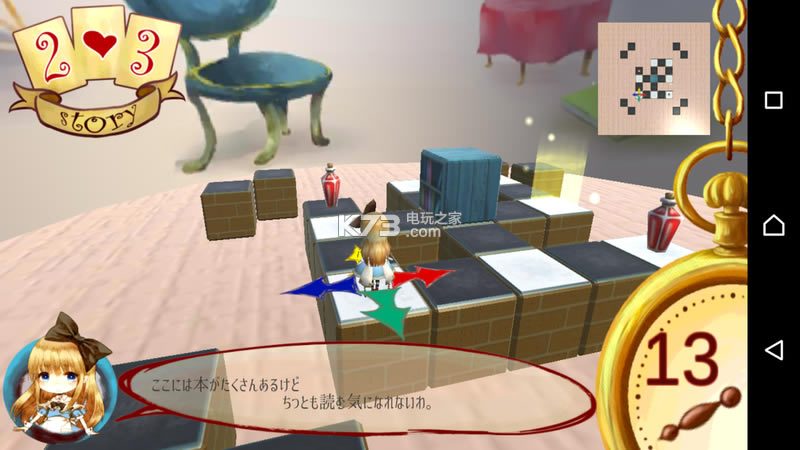Click Alice's character portrait
800x450 pixels.
pos(59,385)
